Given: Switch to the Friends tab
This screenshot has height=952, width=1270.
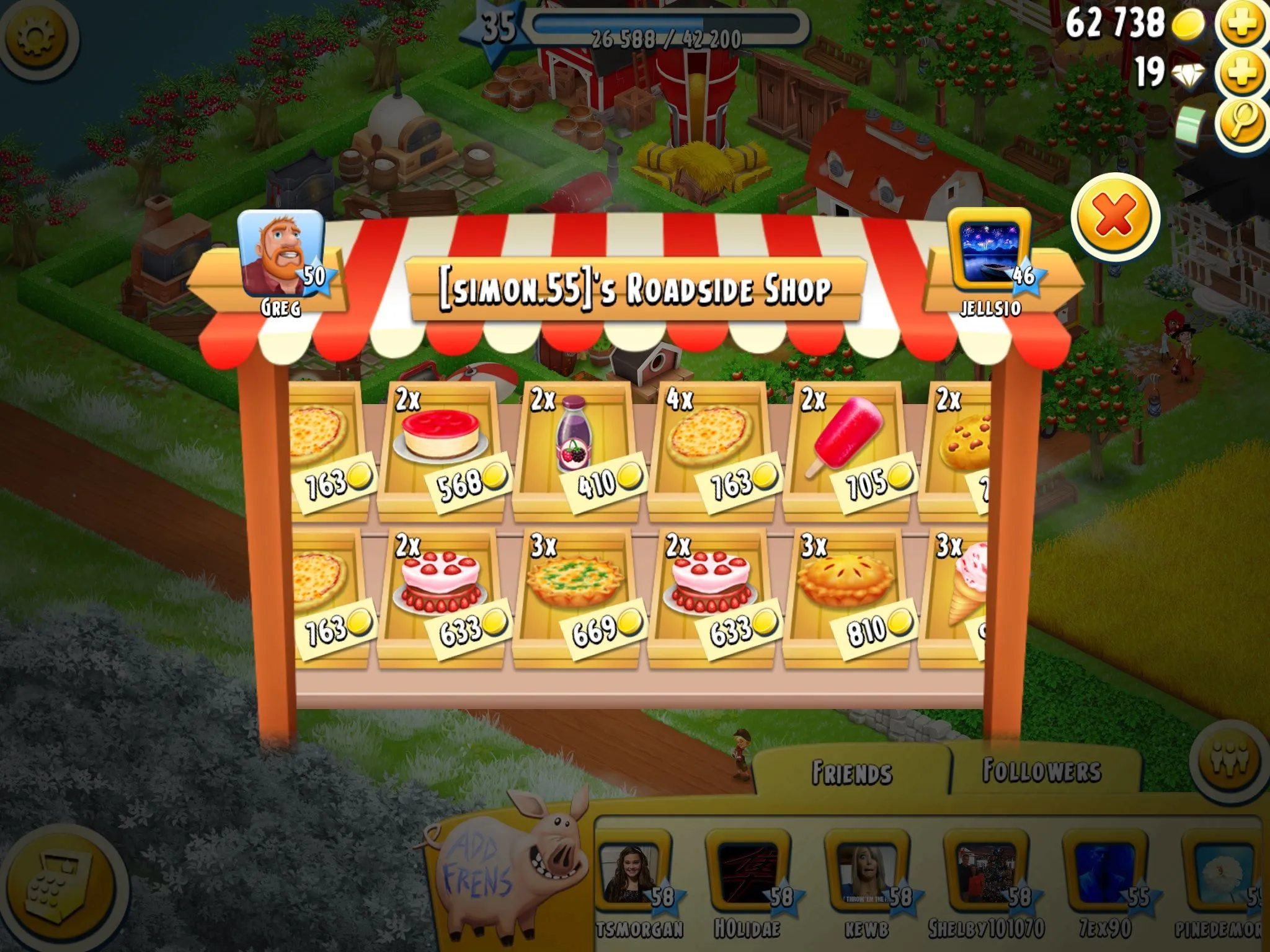Looking at the screenshot, I should [x=851, y=773].
